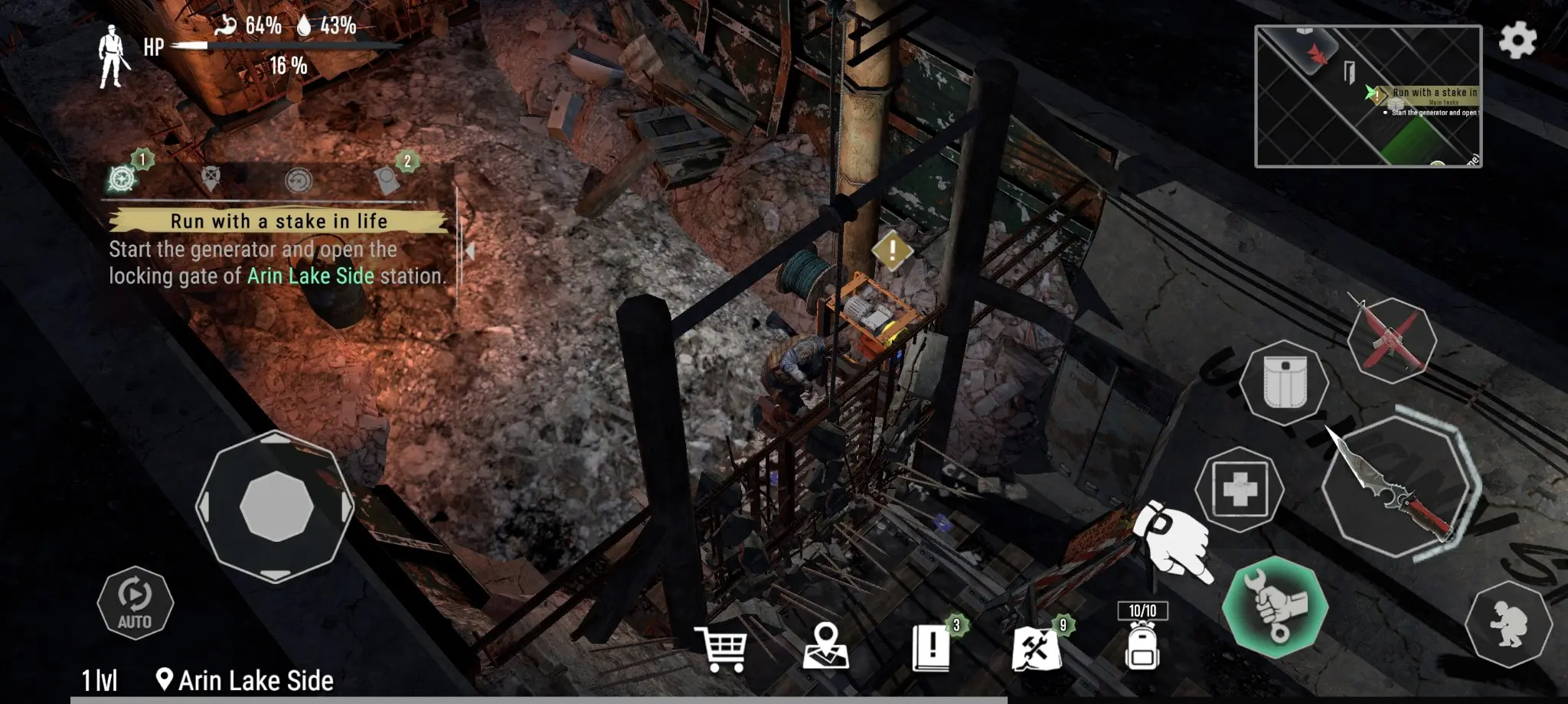Click the character status silhouette icon
Image resolution: width=1568 pixels, height=704 pixels.
112,55
